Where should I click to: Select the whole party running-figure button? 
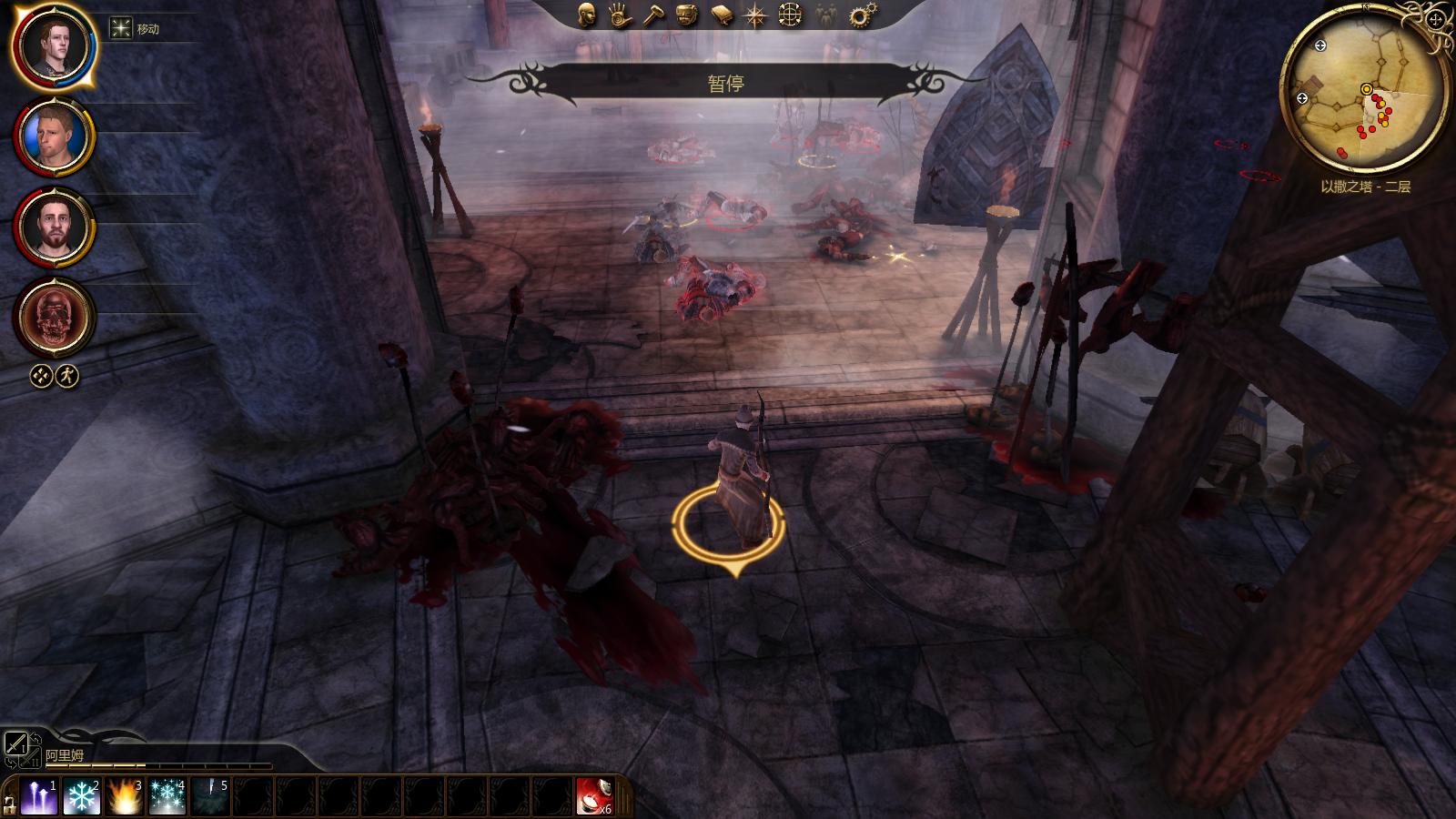(67, 376)
